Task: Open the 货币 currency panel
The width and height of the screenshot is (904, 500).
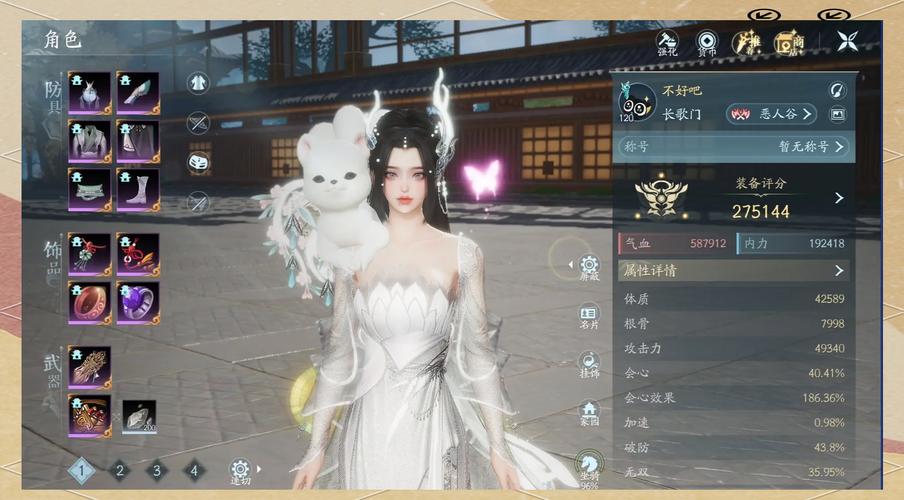Action: (x=707, y=41)
